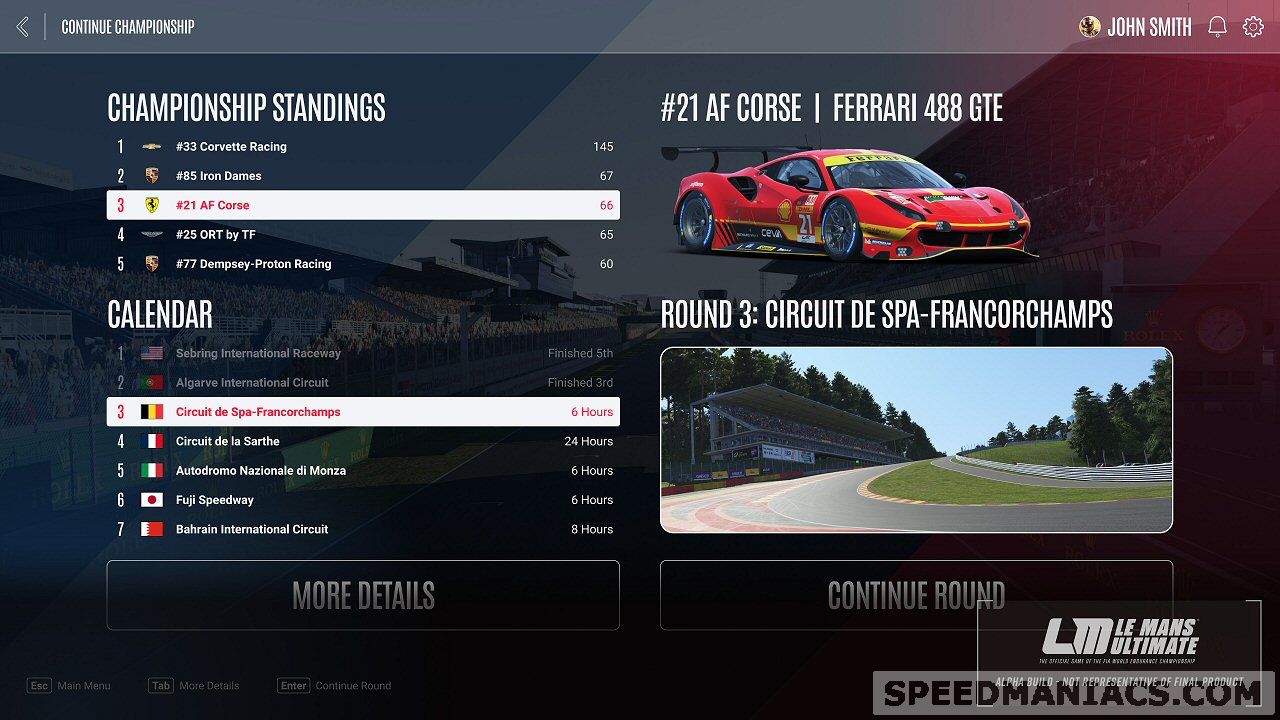Select #25 ORT by TF in standings
Viewport: 1280px width, 720px height.
pos(362,235)
